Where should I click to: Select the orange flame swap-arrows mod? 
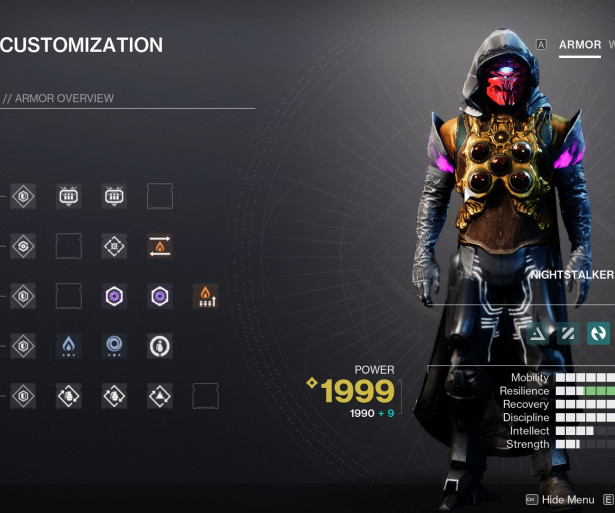(160, 246)
